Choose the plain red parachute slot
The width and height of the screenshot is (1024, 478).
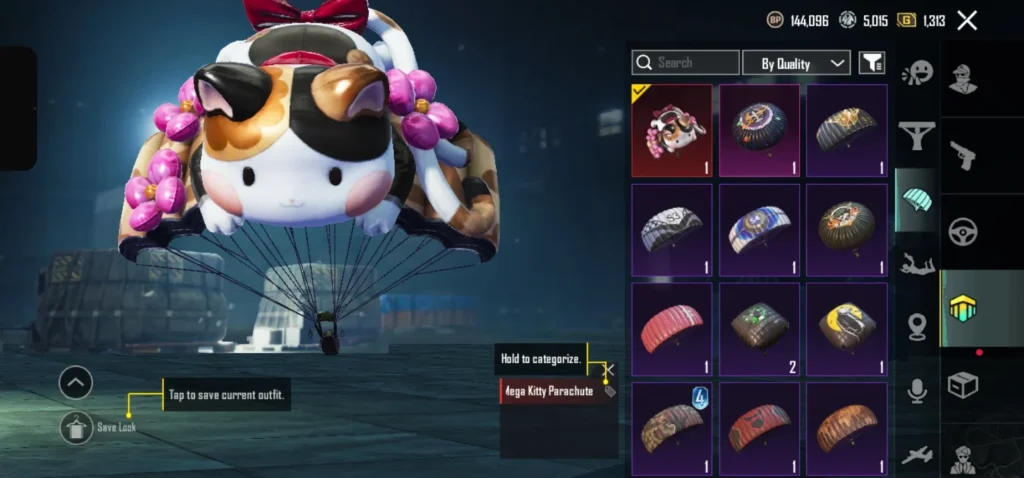tap(672, 329)
